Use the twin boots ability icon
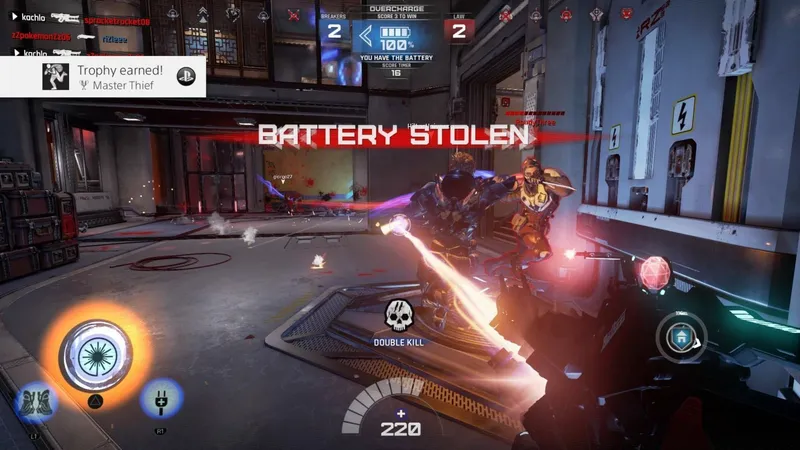 pyautogui.click(x=36, y=402)
